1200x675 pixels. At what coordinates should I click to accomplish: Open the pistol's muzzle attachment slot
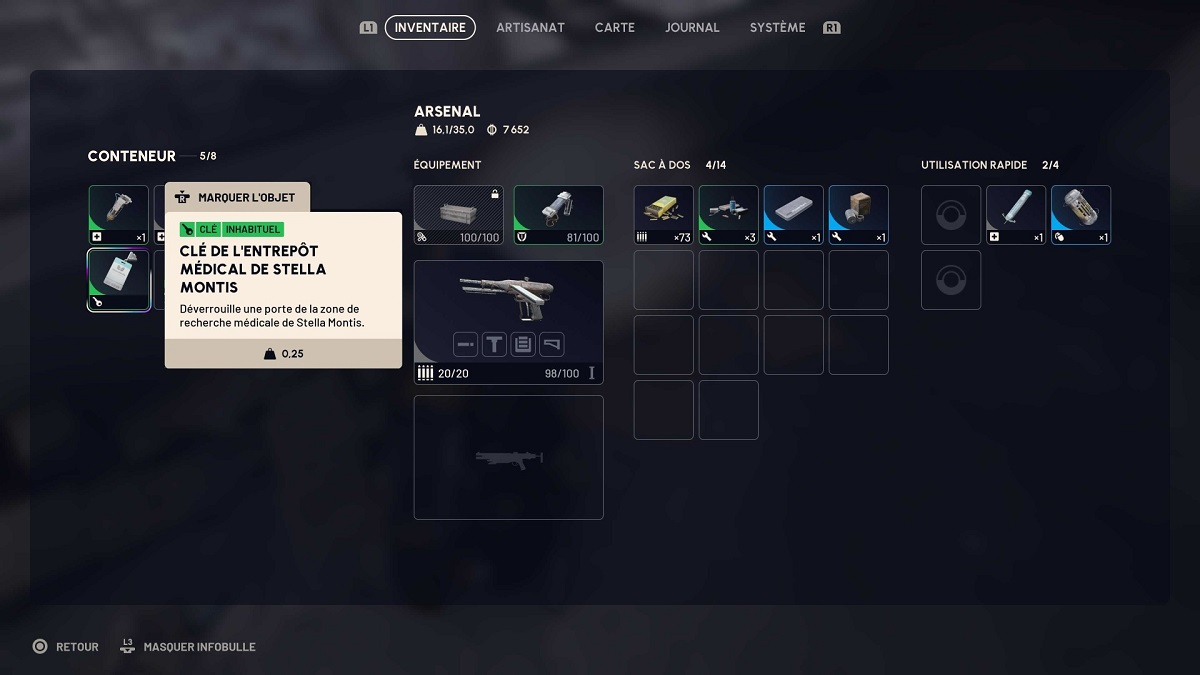click(466, 345)
